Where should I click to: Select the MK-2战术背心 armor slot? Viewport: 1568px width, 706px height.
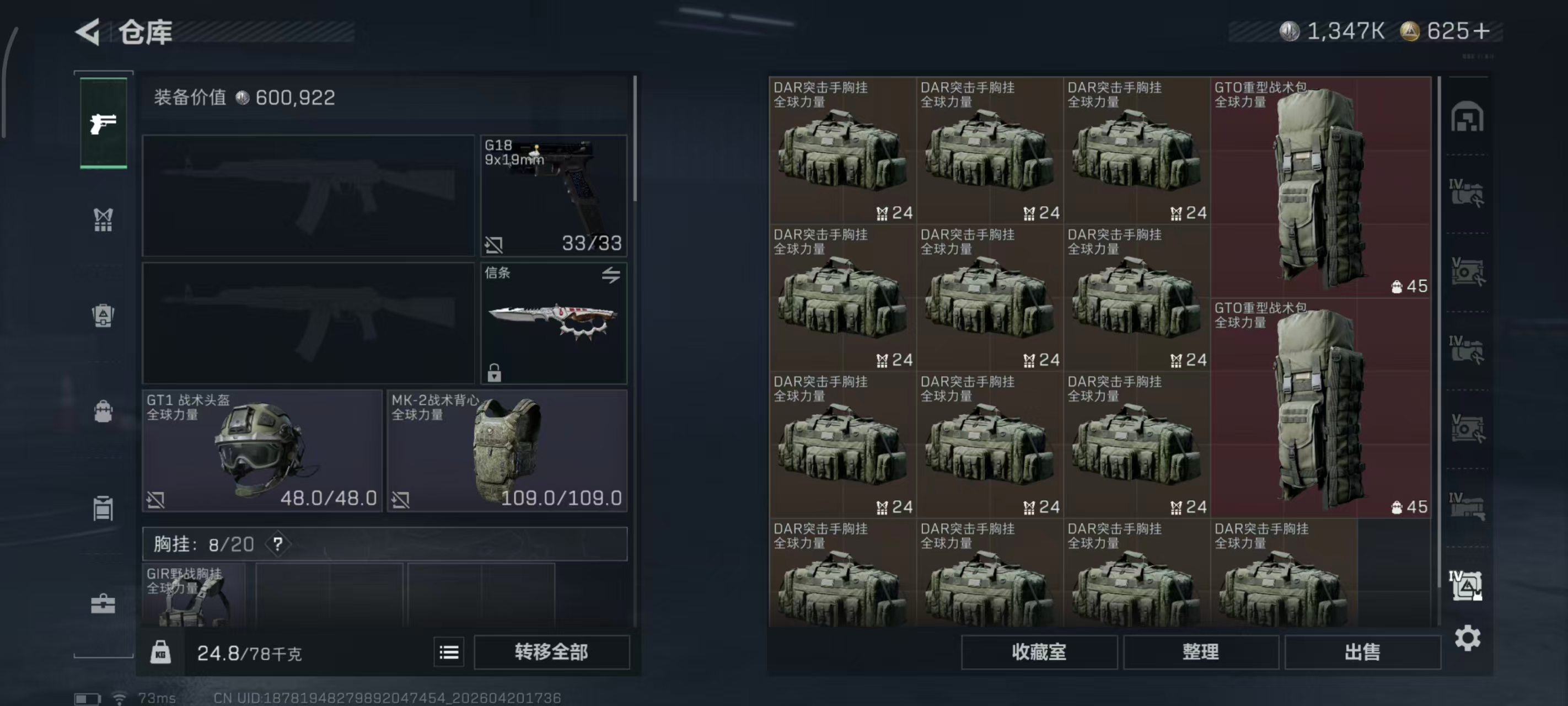(x=507, y=451)
